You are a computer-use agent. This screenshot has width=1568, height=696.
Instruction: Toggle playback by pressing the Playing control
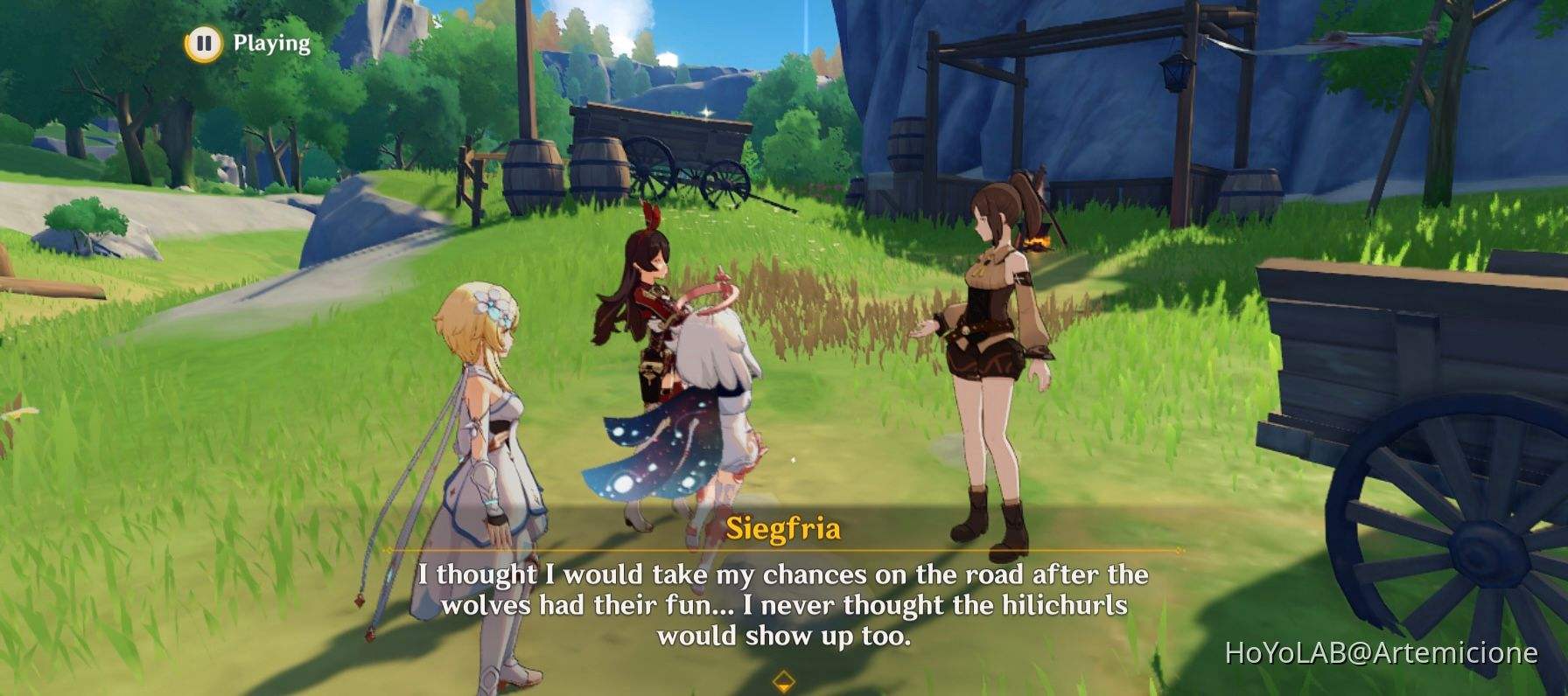[x=267, y=40]
